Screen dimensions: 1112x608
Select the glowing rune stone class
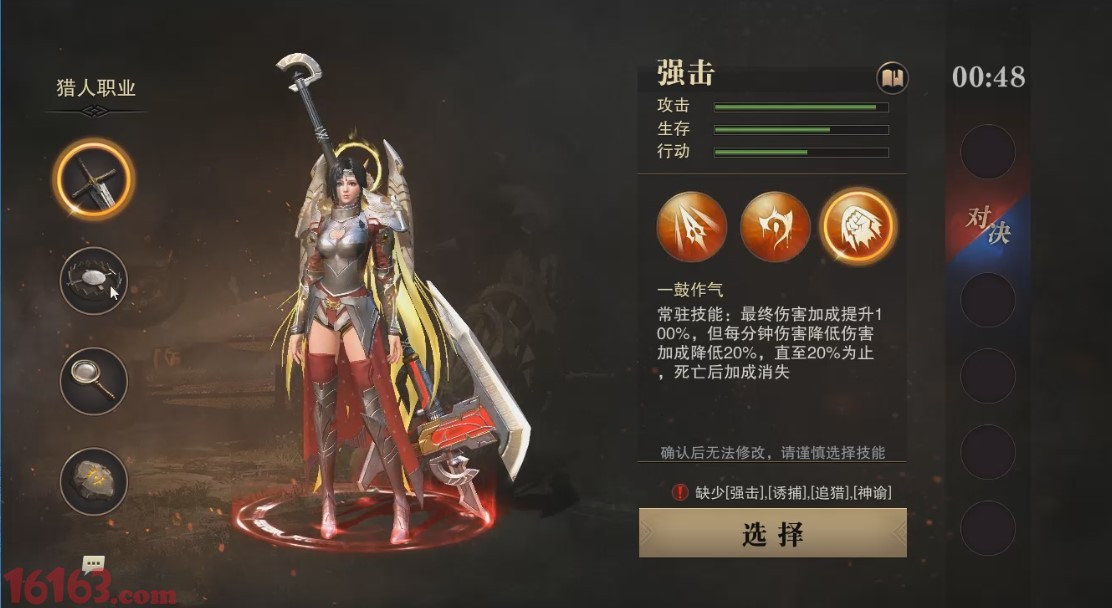(93, 481)
